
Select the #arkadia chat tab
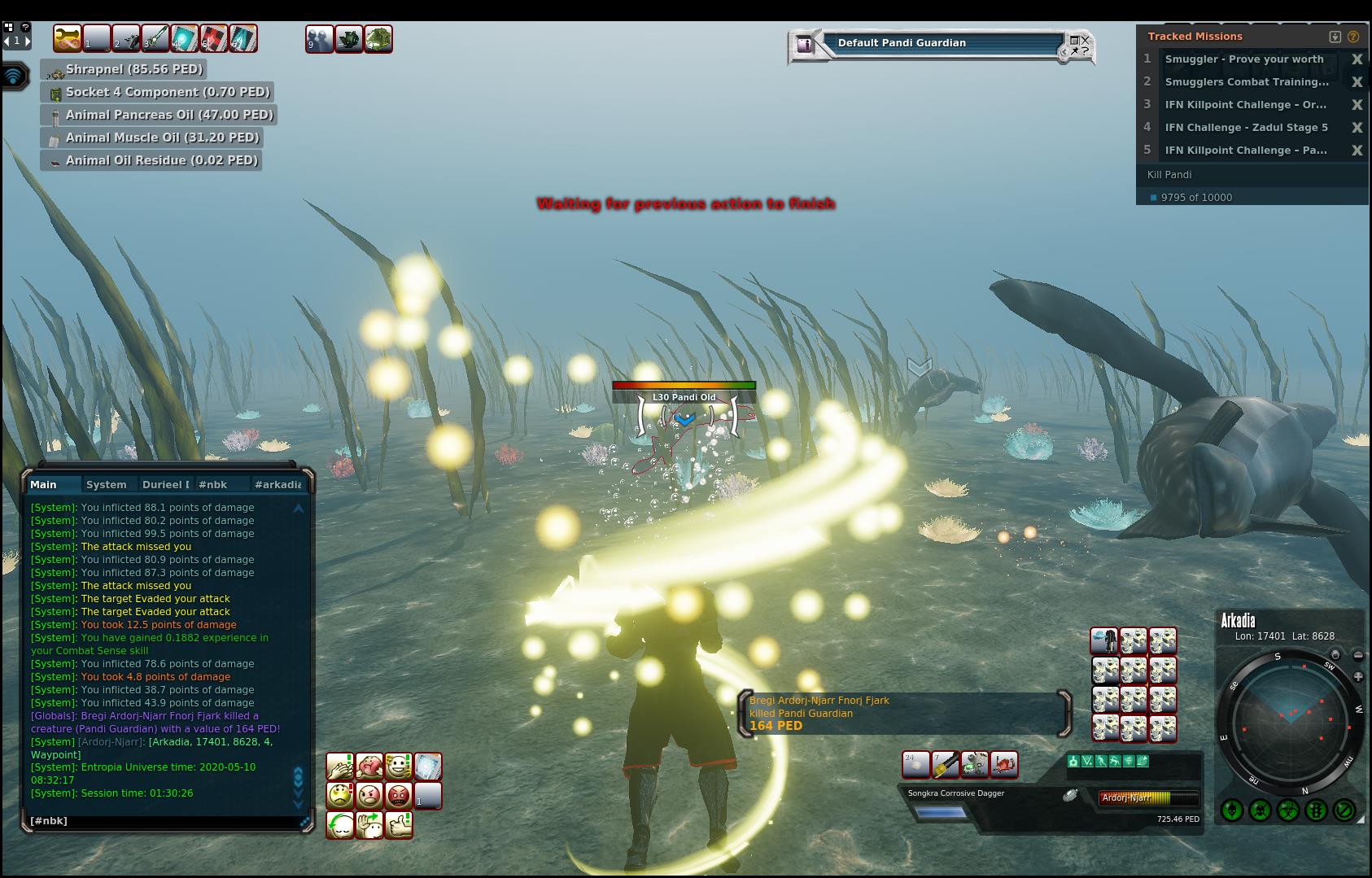[278, 484]
